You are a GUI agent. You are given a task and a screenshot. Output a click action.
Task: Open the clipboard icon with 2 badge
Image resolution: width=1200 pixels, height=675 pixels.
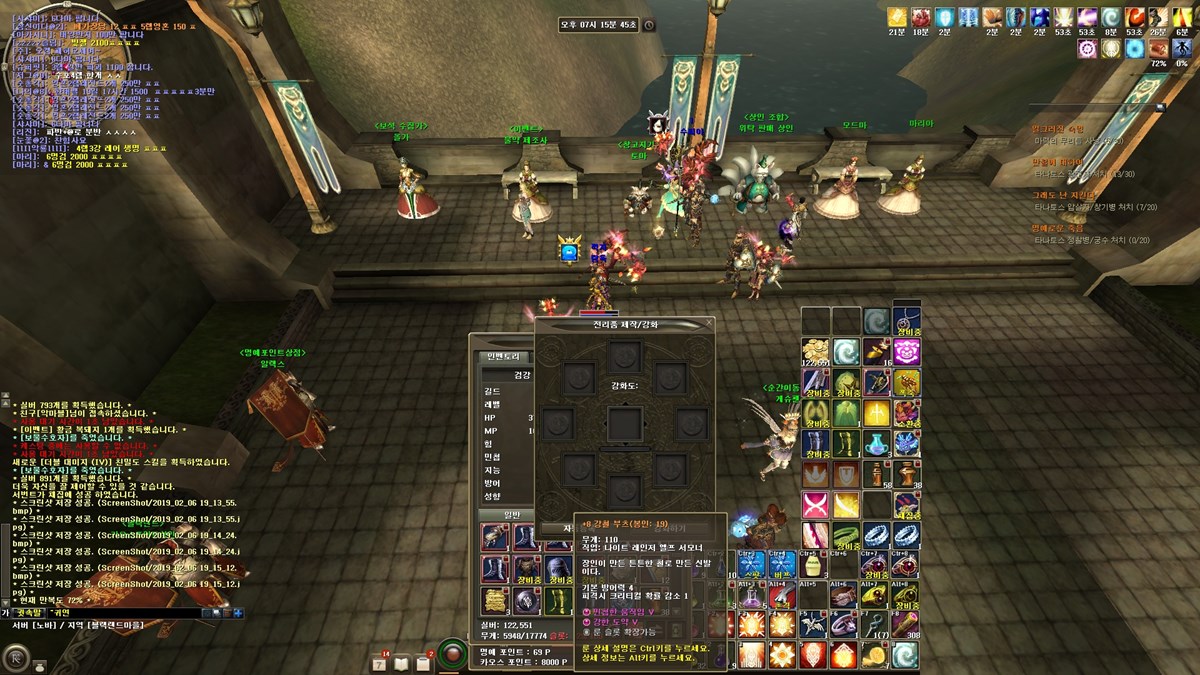[x=424, y=664]
